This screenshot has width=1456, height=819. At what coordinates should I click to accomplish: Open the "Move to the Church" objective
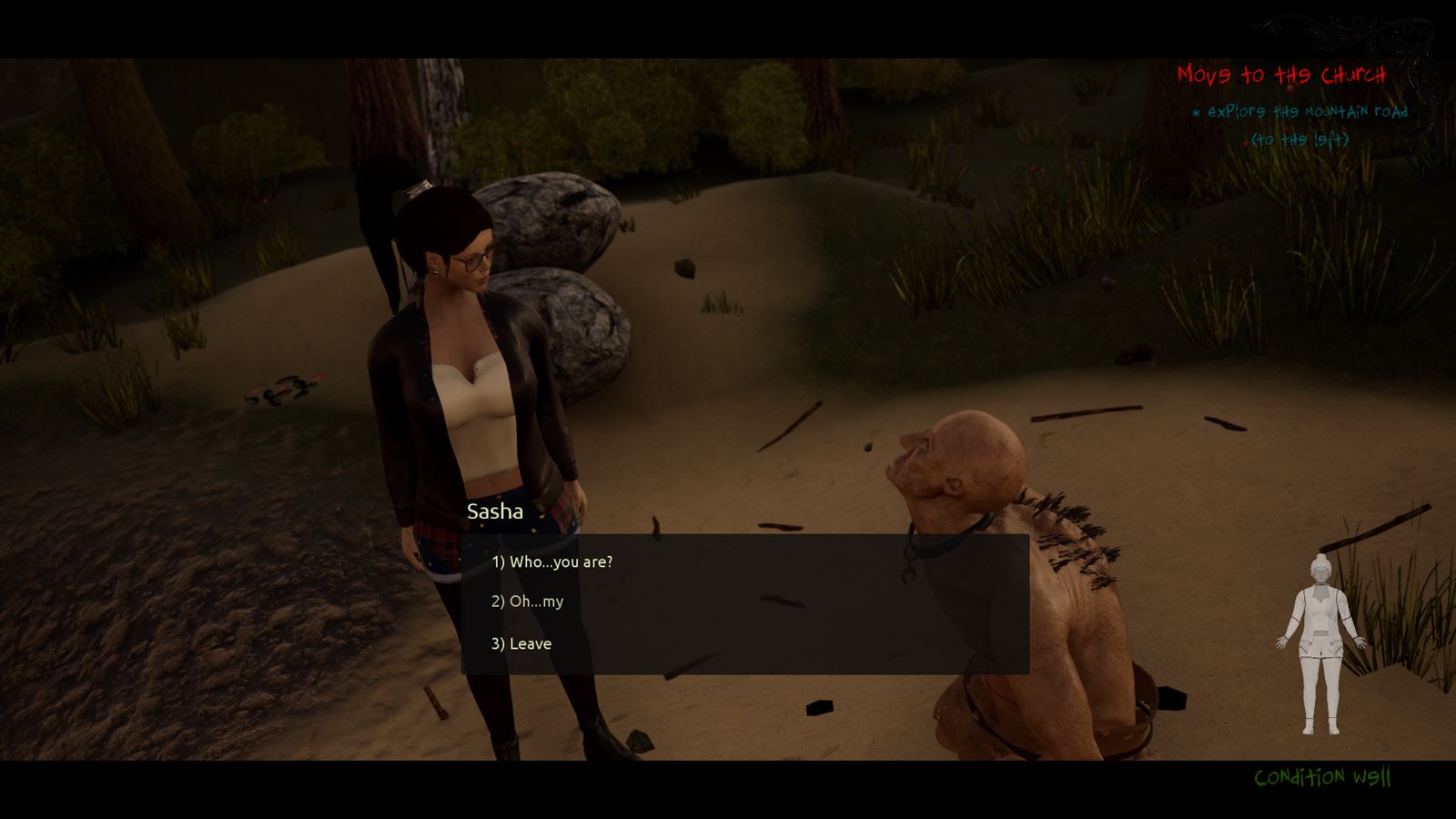pos(1280,75)
